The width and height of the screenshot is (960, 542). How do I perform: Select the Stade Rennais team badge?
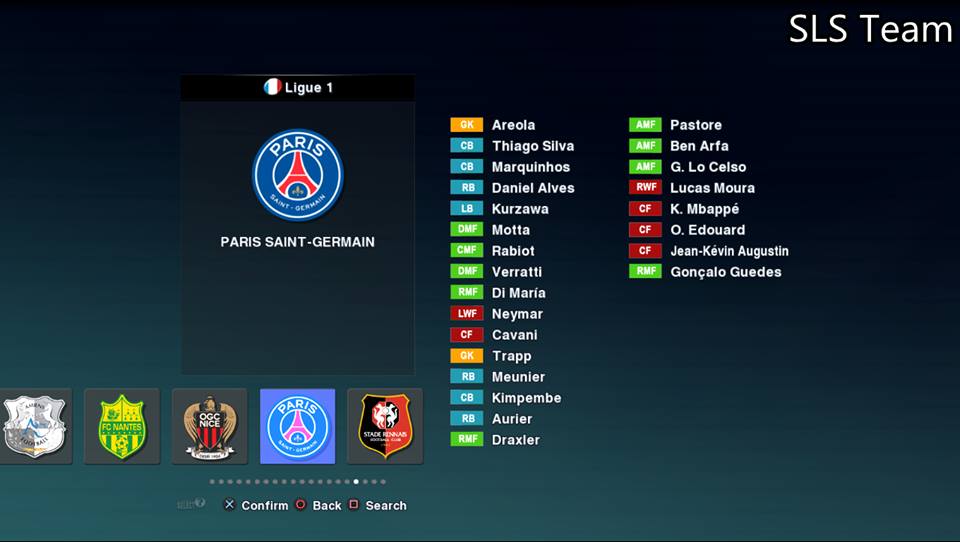pyautogui.click(x=385, y=426)
